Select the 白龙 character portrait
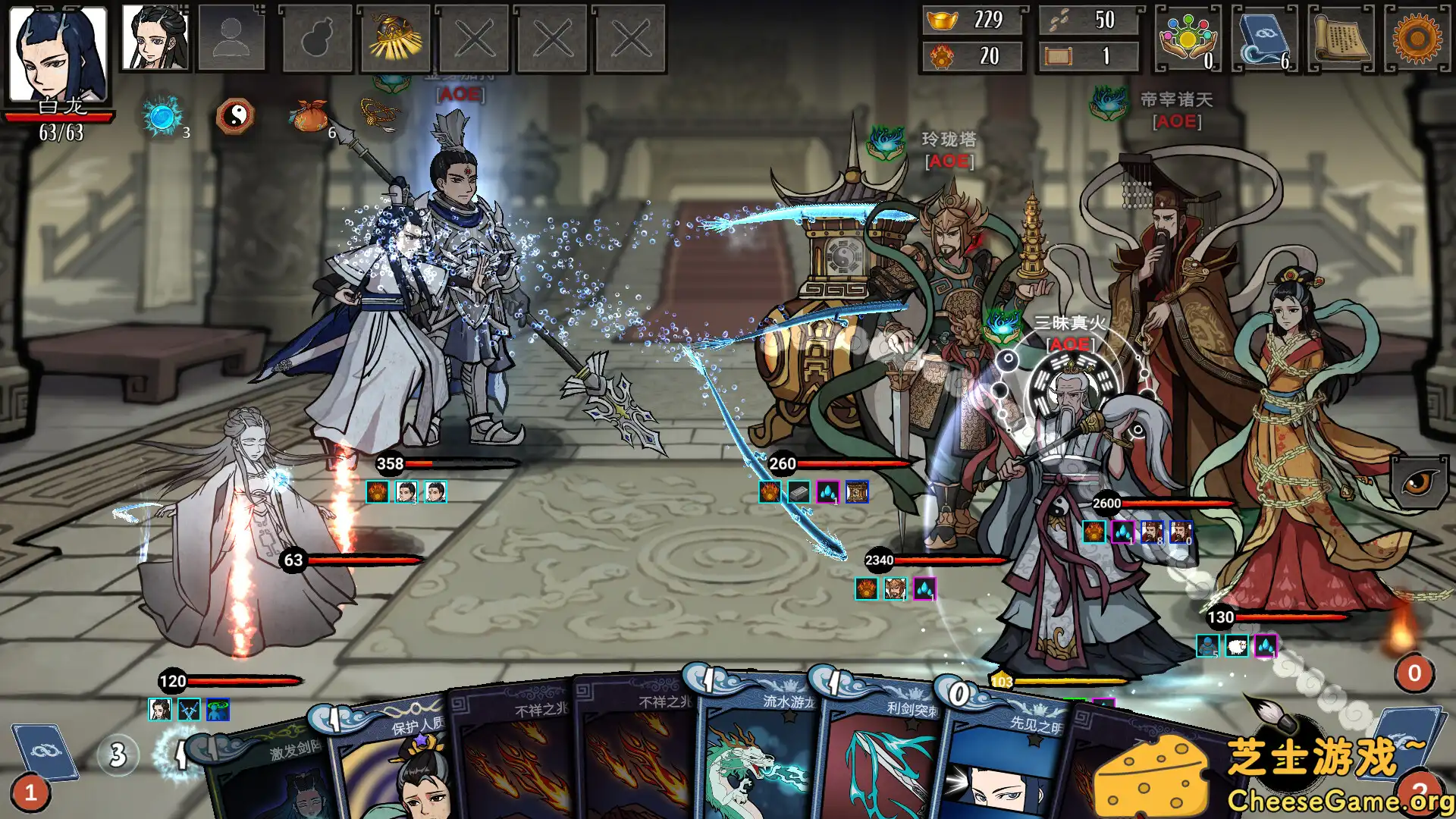Image resolution: width=1456 pixels, height=819 pixels. click(x=58, y=53)
